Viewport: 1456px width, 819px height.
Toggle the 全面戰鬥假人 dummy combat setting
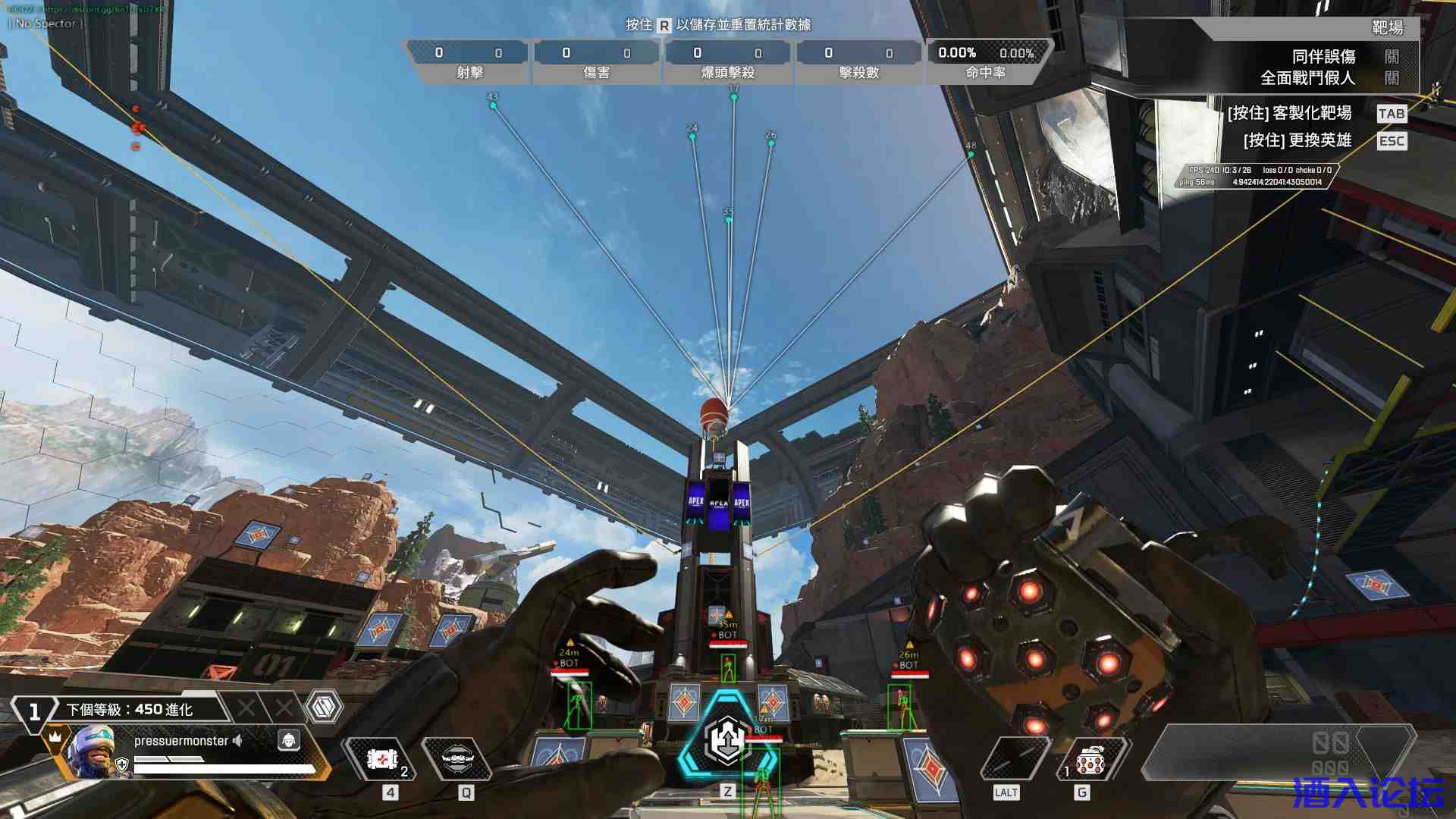pos(1391,78)
